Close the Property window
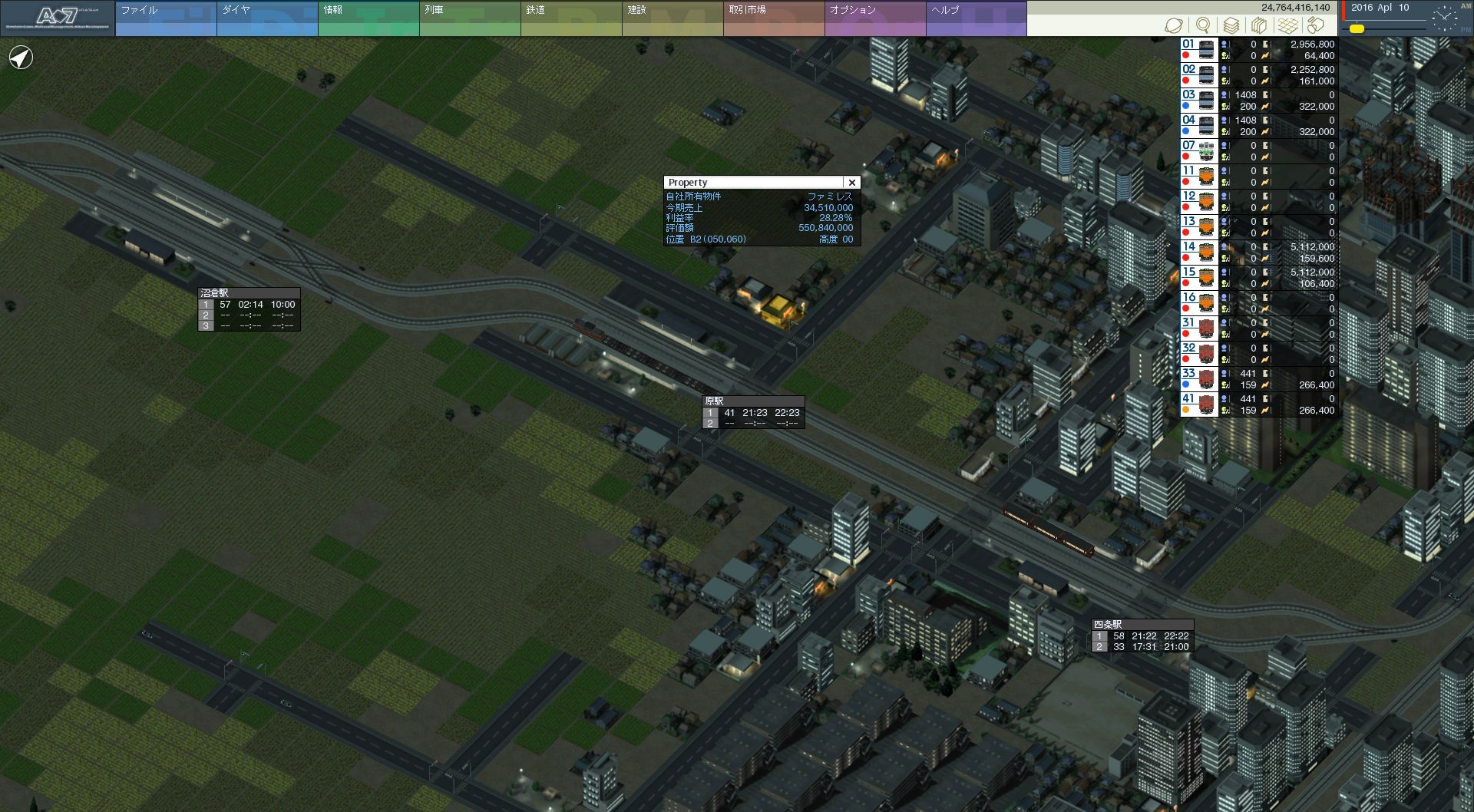 click(x=851, y=183)
